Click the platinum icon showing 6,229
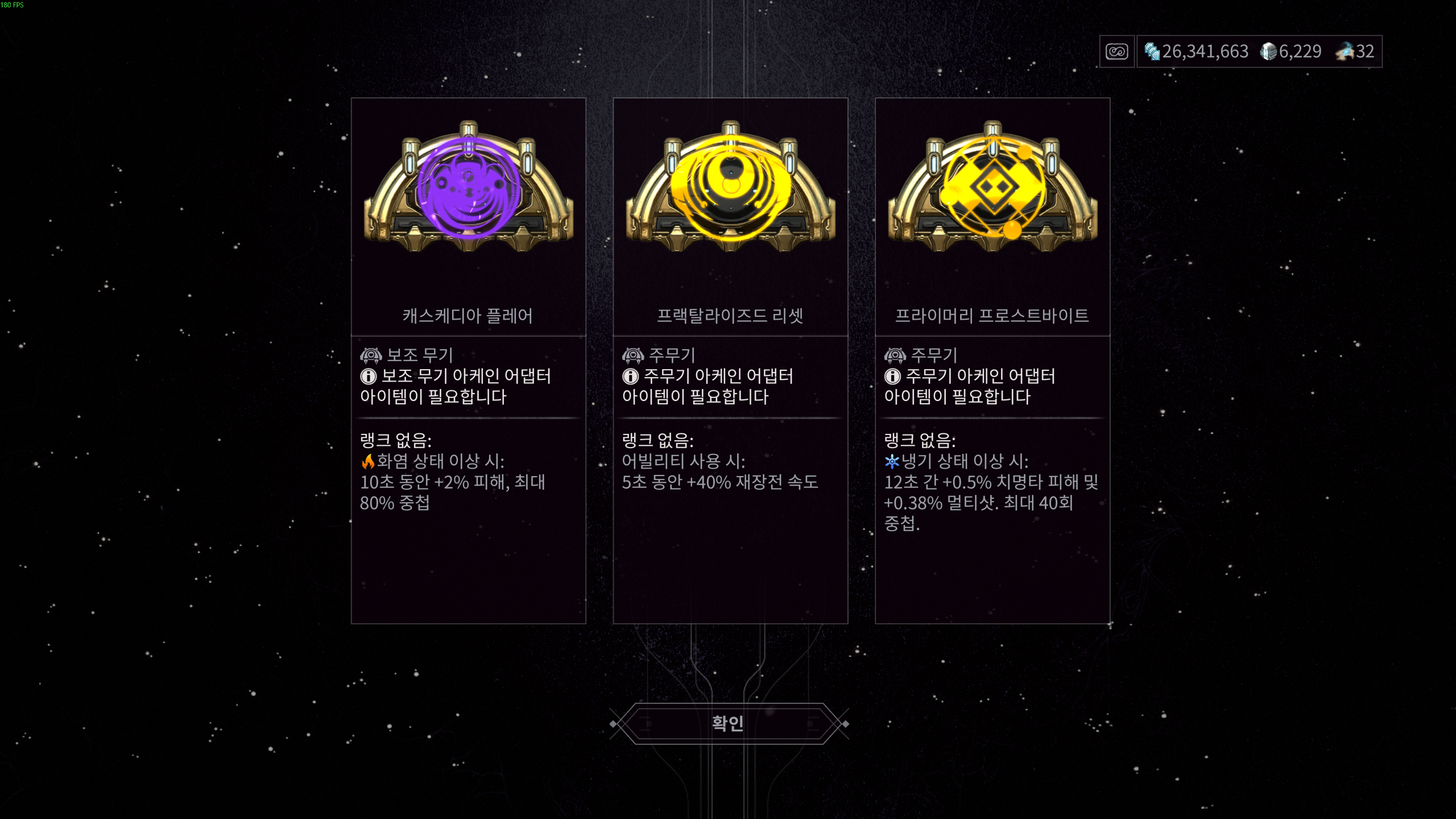This screenshot has width=1456, height=819. tap(1269, 52)
